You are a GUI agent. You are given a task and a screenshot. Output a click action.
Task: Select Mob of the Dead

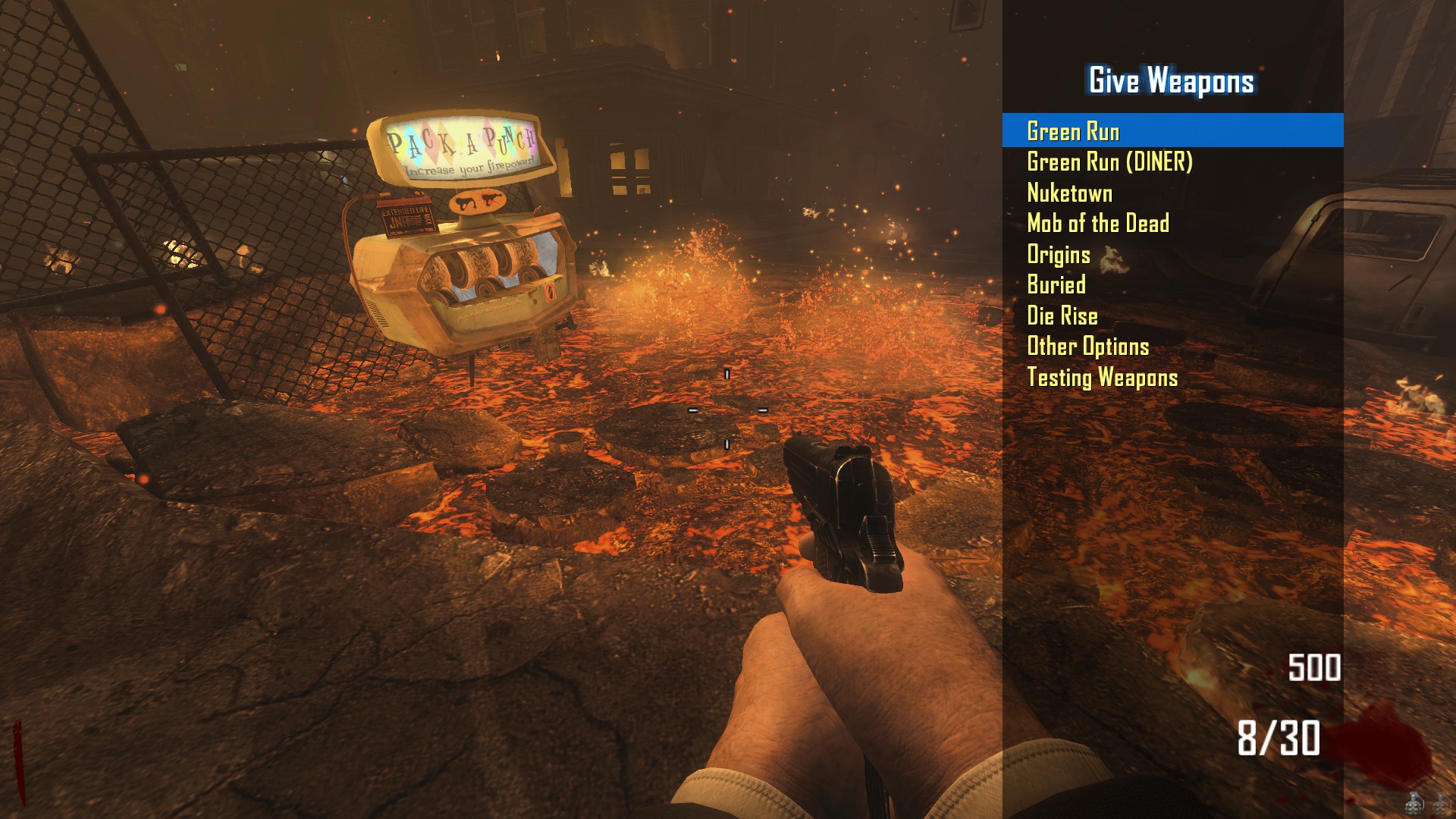1097,223
